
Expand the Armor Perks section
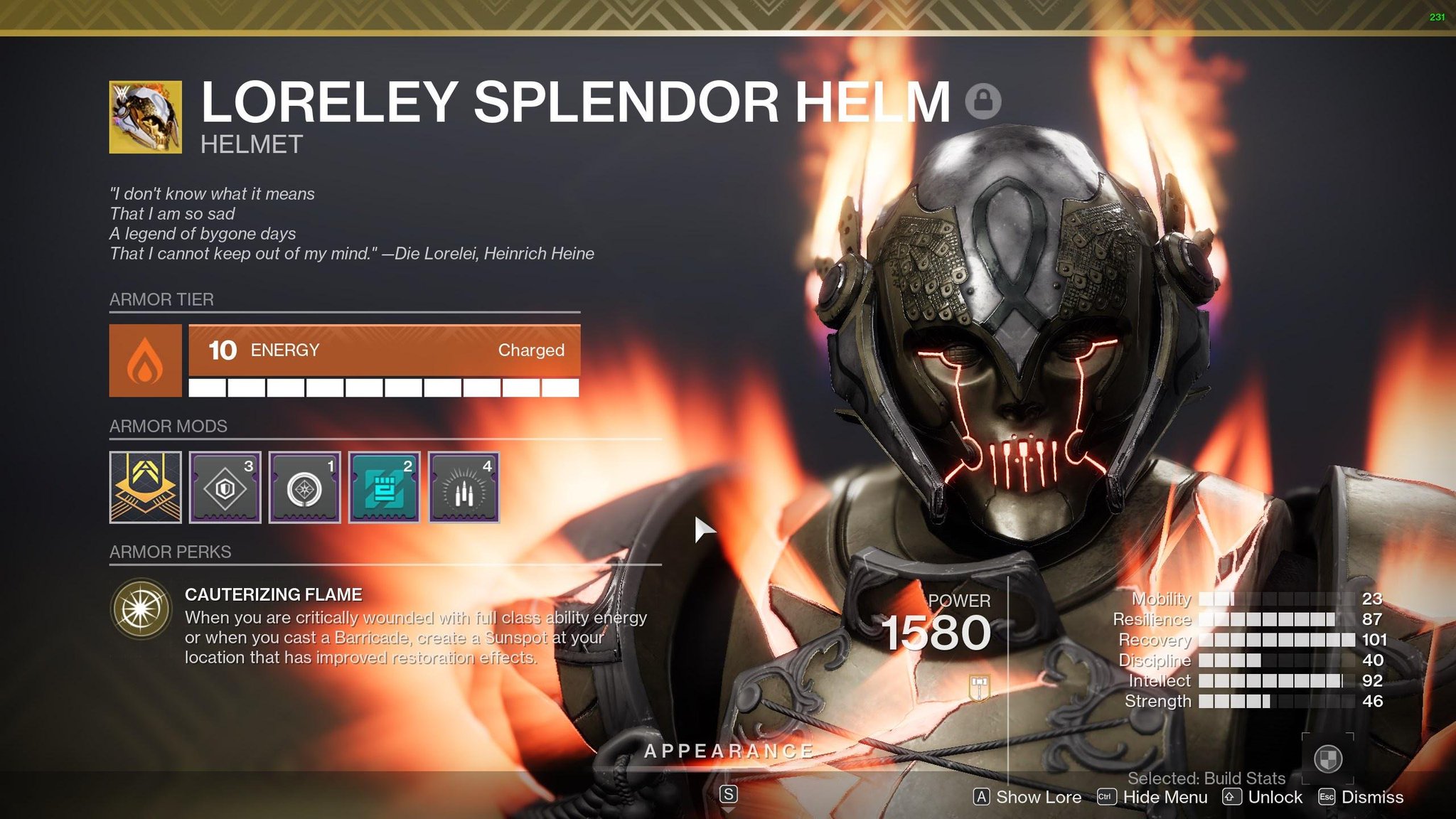coord(170,551)
